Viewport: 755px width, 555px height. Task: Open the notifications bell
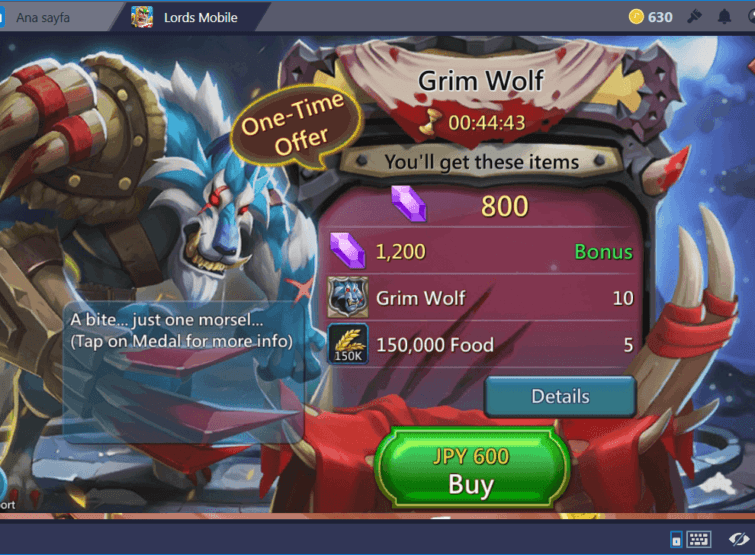tap(723, 17)
